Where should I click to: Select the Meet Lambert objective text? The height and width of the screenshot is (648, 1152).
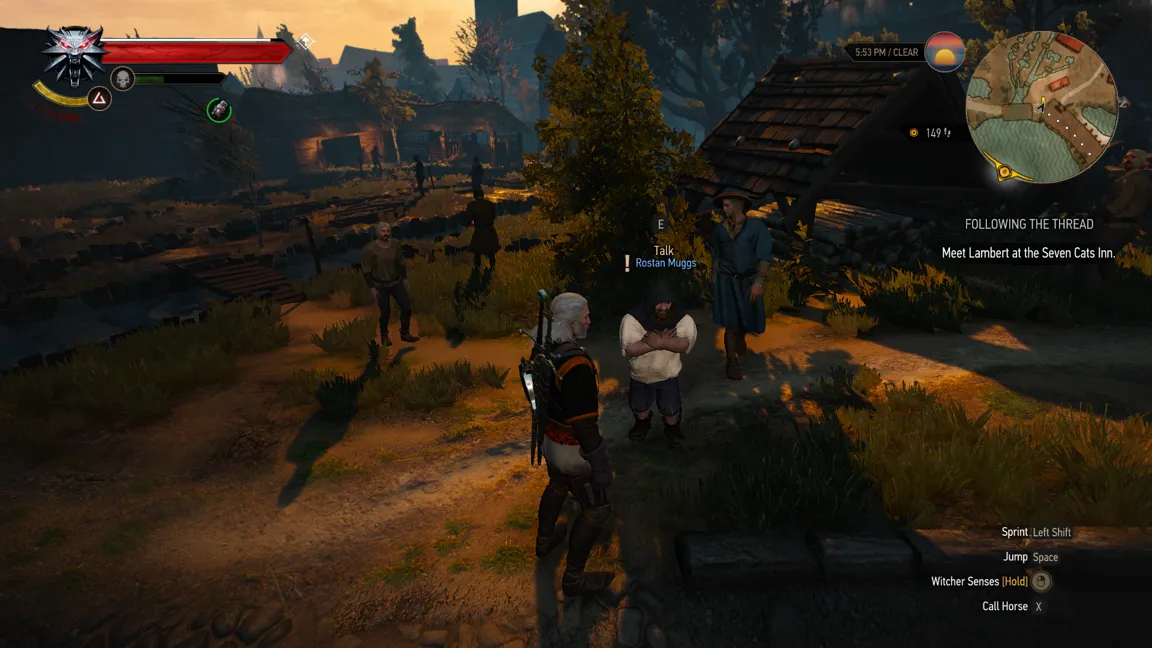pyautogui.click(x=1028, y=253)
